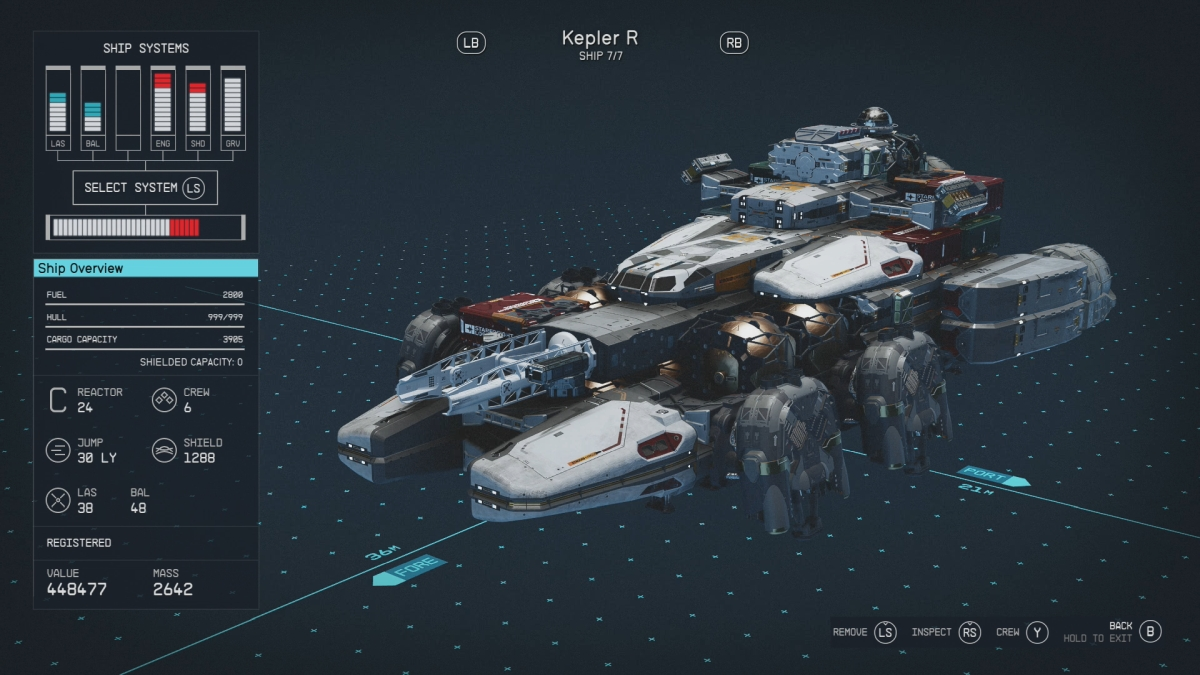Viewport: 1200px width, 675px height.
Task: Select the GRV grav drive power column
Action: (232, 101)
